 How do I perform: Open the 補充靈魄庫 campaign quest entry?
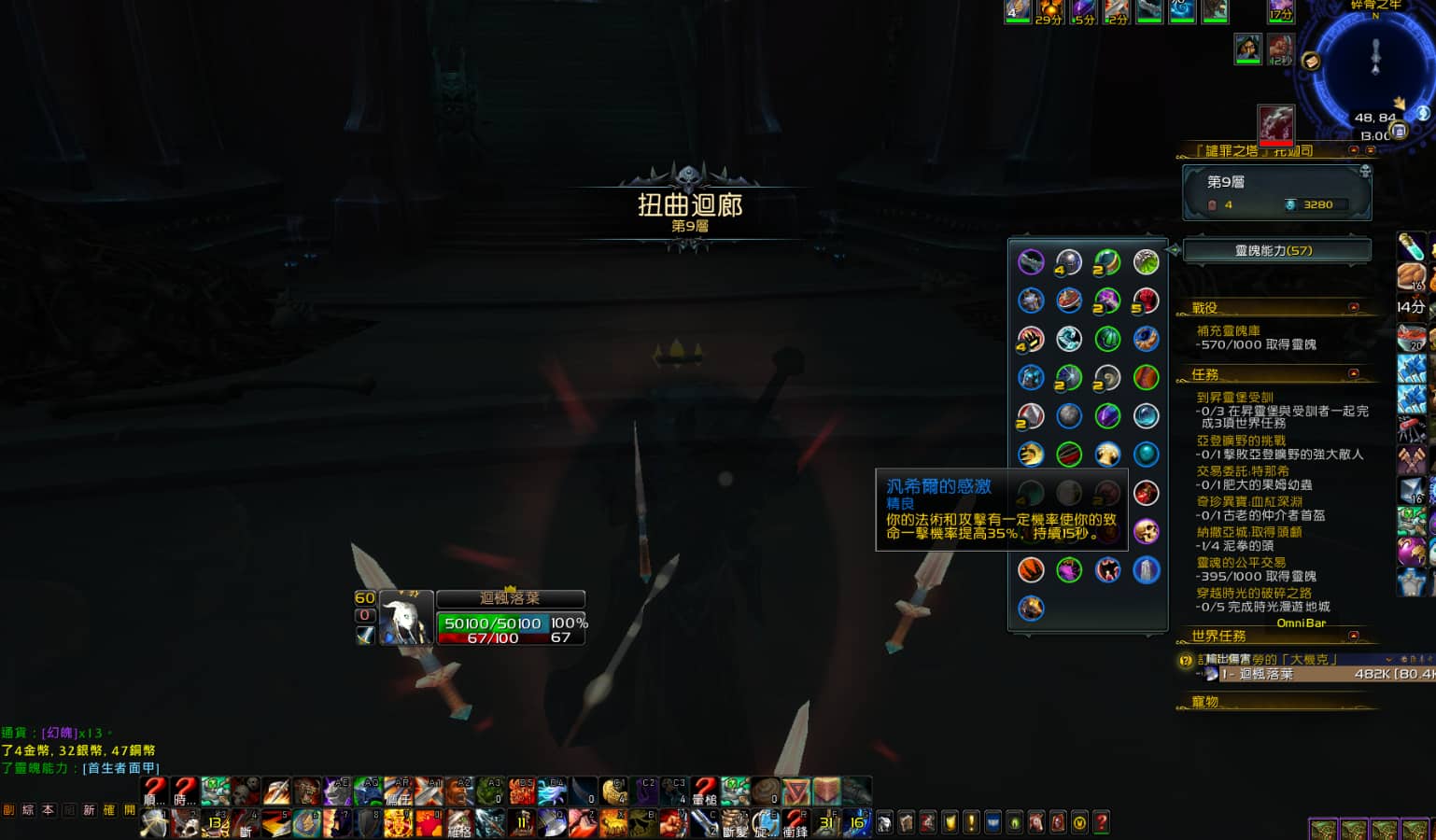coord(1228,330)
